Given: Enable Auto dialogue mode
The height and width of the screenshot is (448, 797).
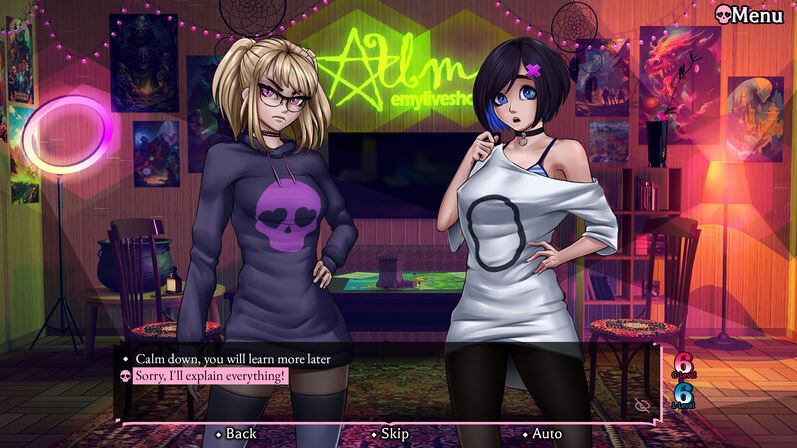Looking at the screenshot, I should pos(546,434).
